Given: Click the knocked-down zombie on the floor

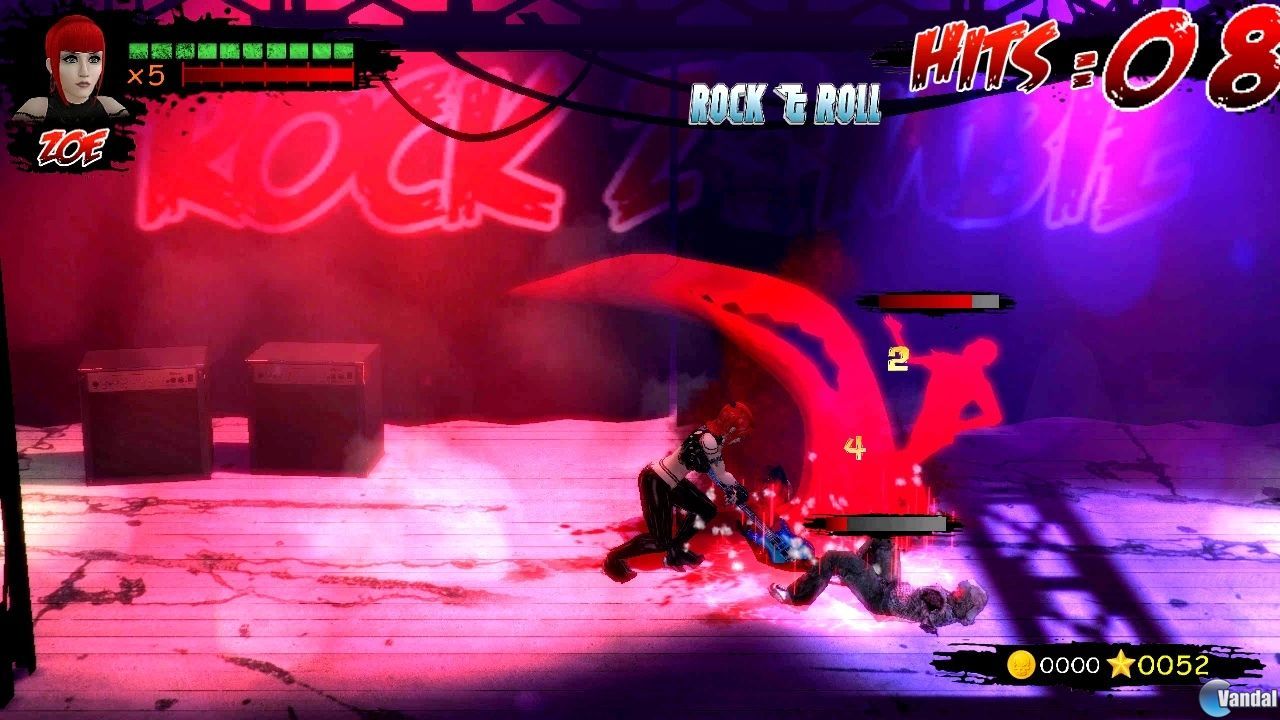Looking at the screenshot, I should 880,580.
